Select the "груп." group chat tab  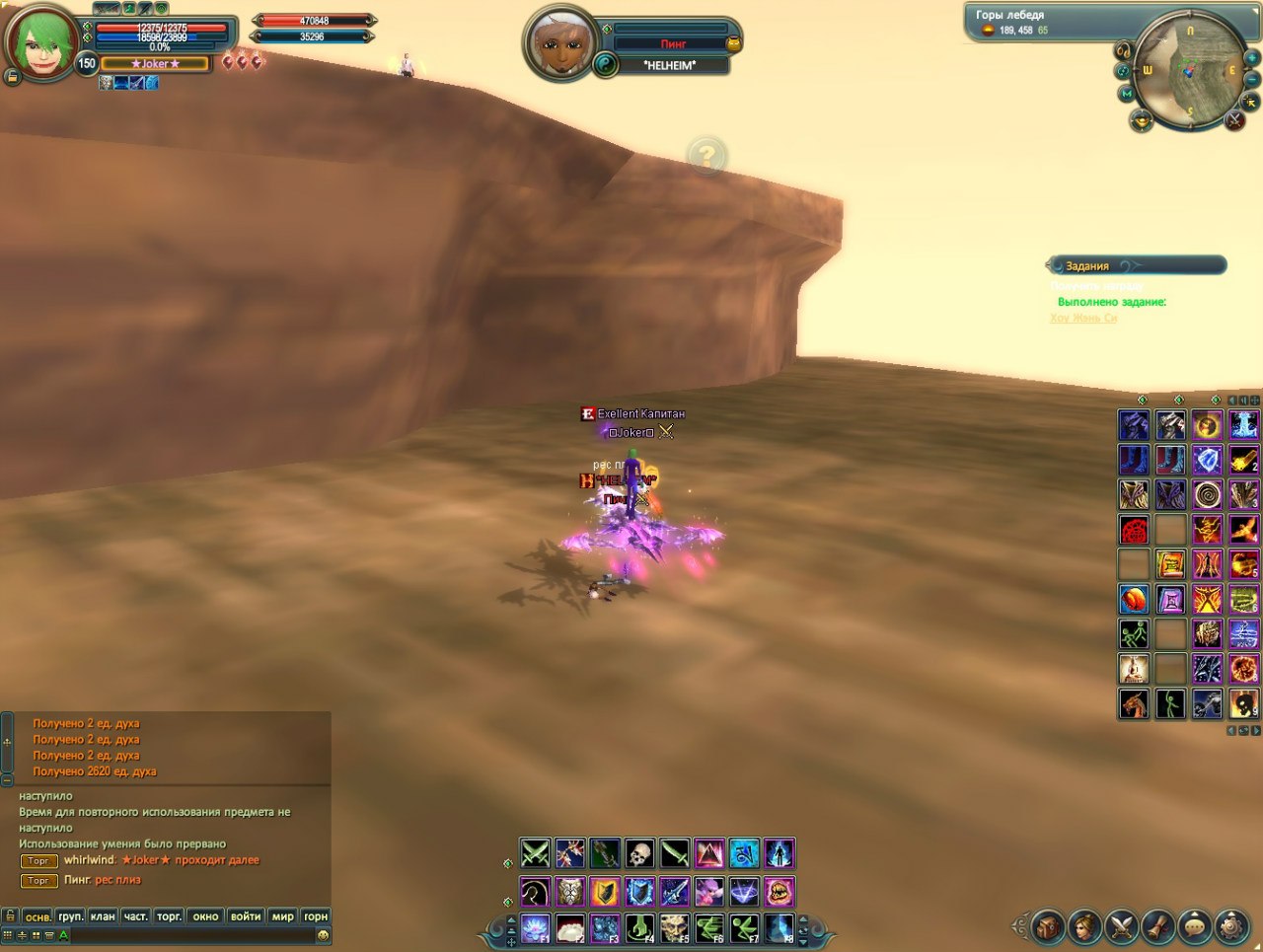click(70, 916)
